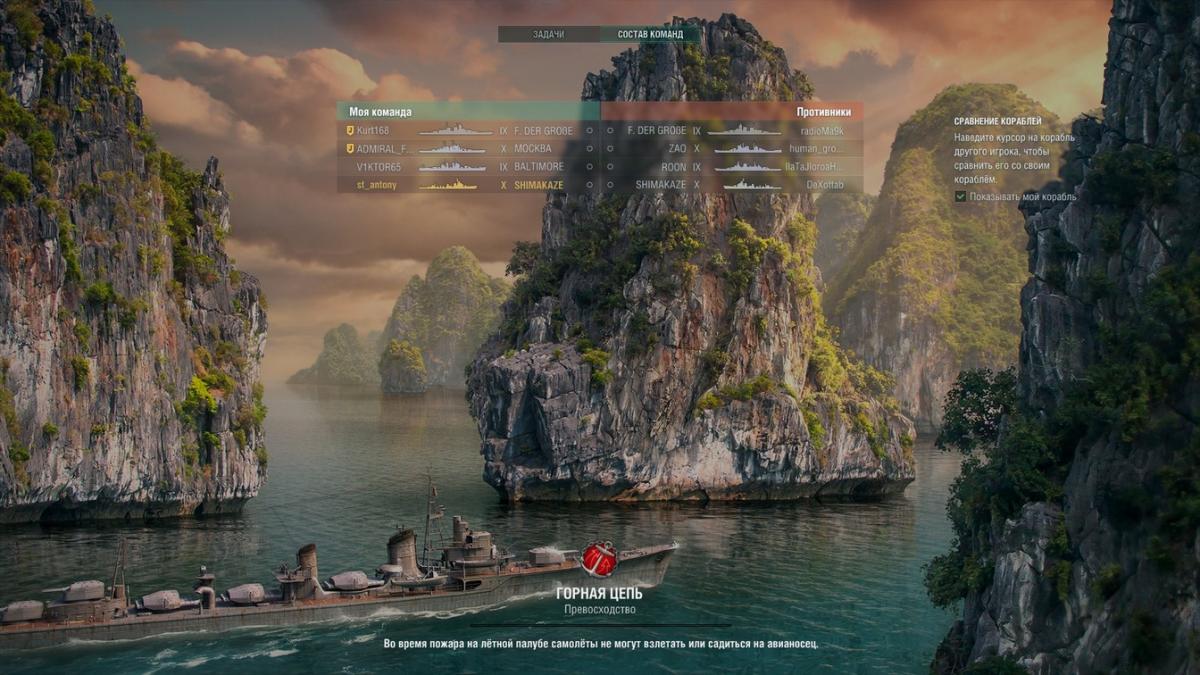
Task: Pick the enemy Zao row
Action: click(732, 148)
